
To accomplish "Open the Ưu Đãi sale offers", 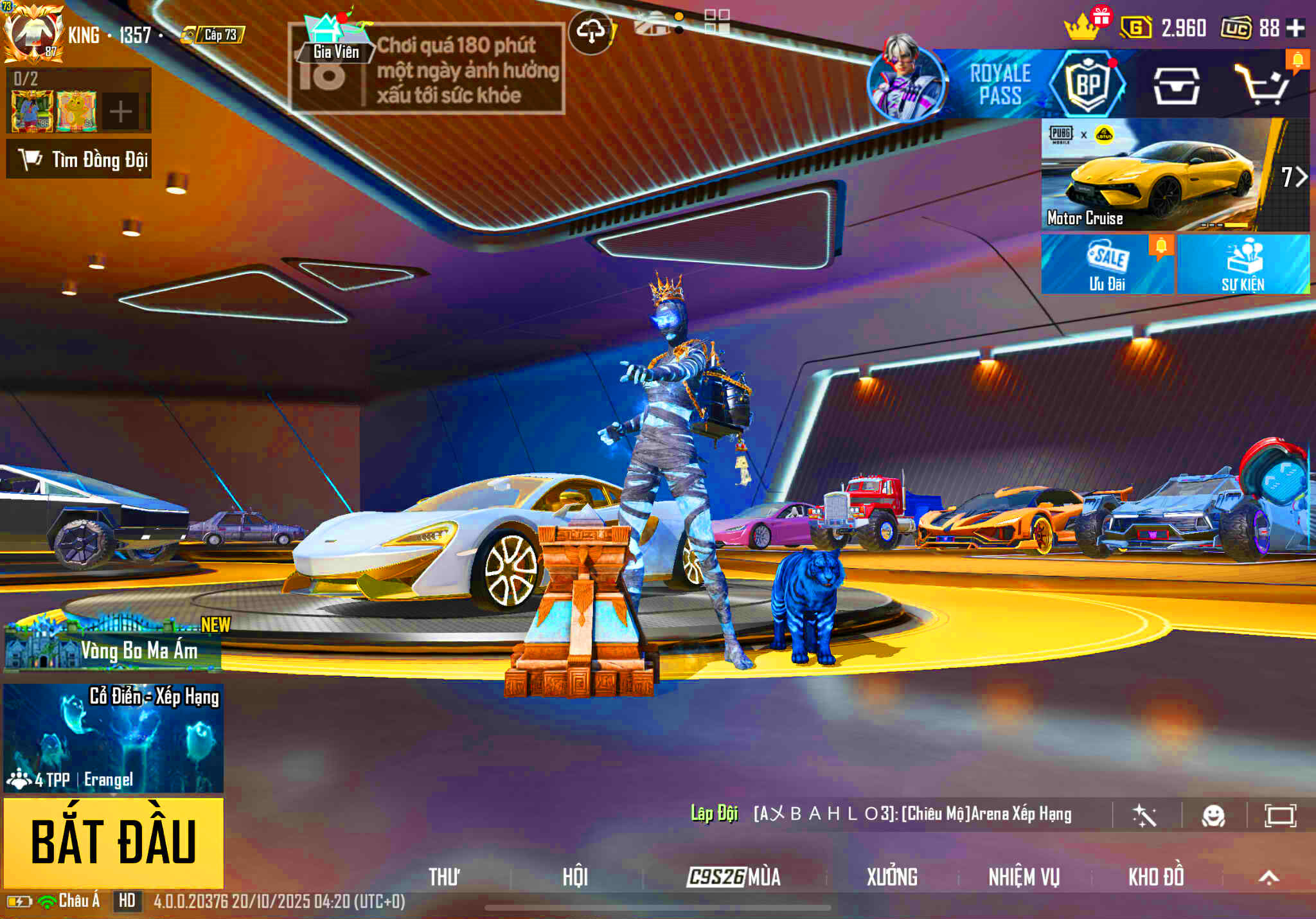I will (x=1107, y=265).
